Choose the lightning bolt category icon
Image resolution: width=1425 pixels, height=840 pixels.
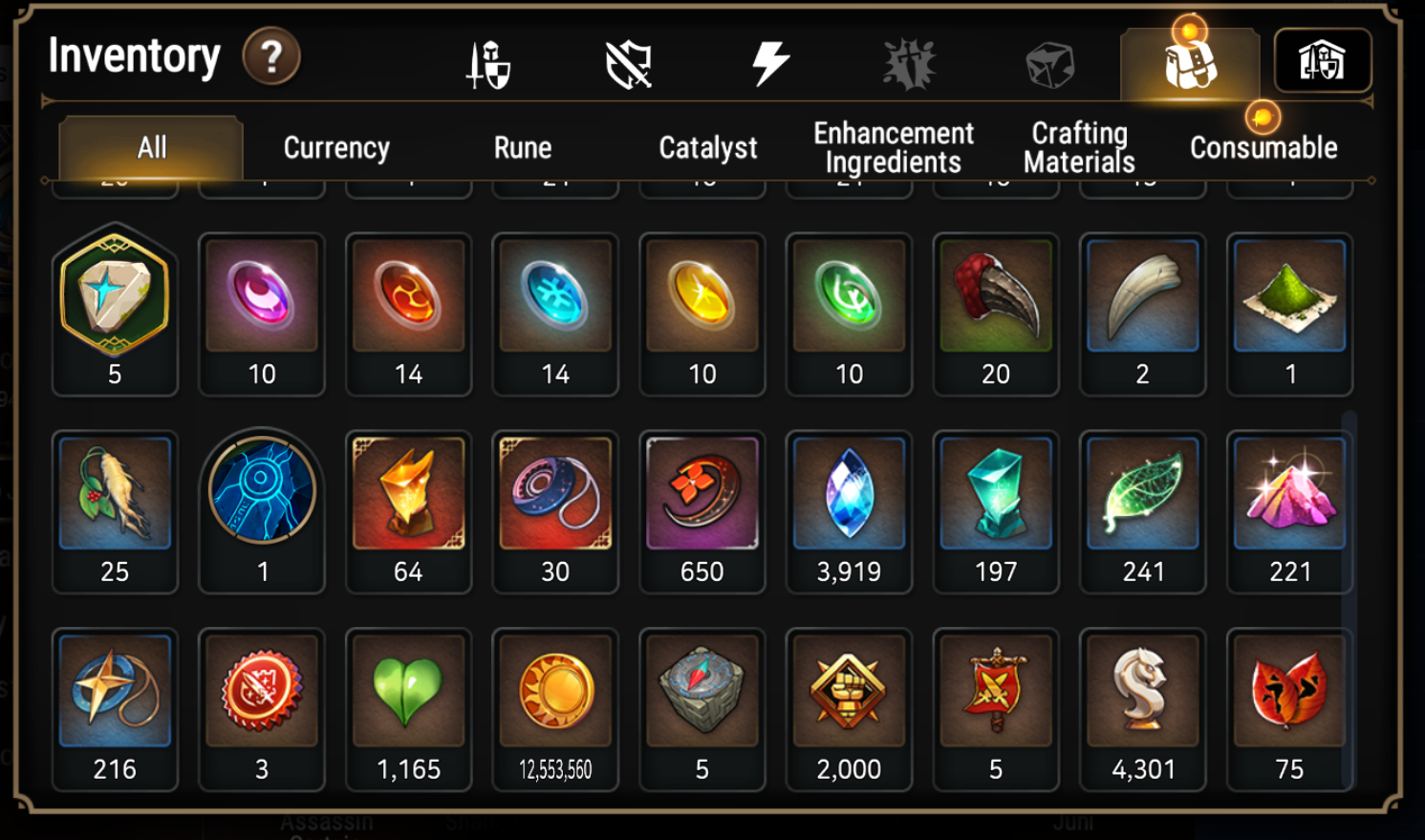(769, 64)
